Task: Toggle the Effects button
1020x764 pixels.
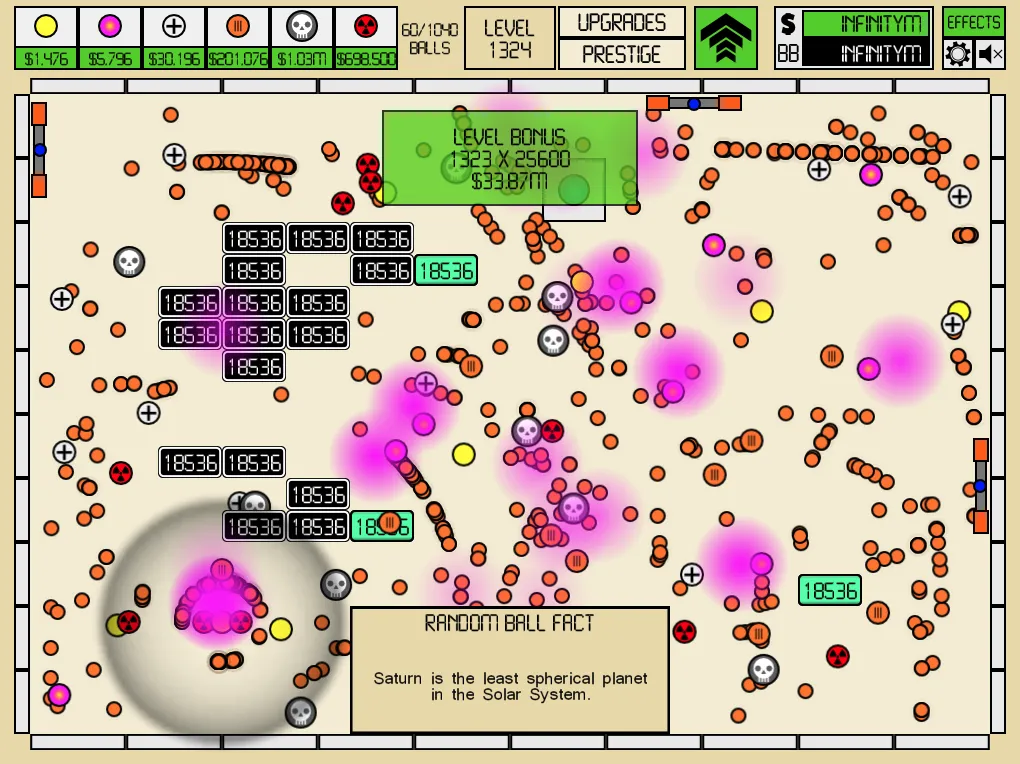Action: coord(973,22)
